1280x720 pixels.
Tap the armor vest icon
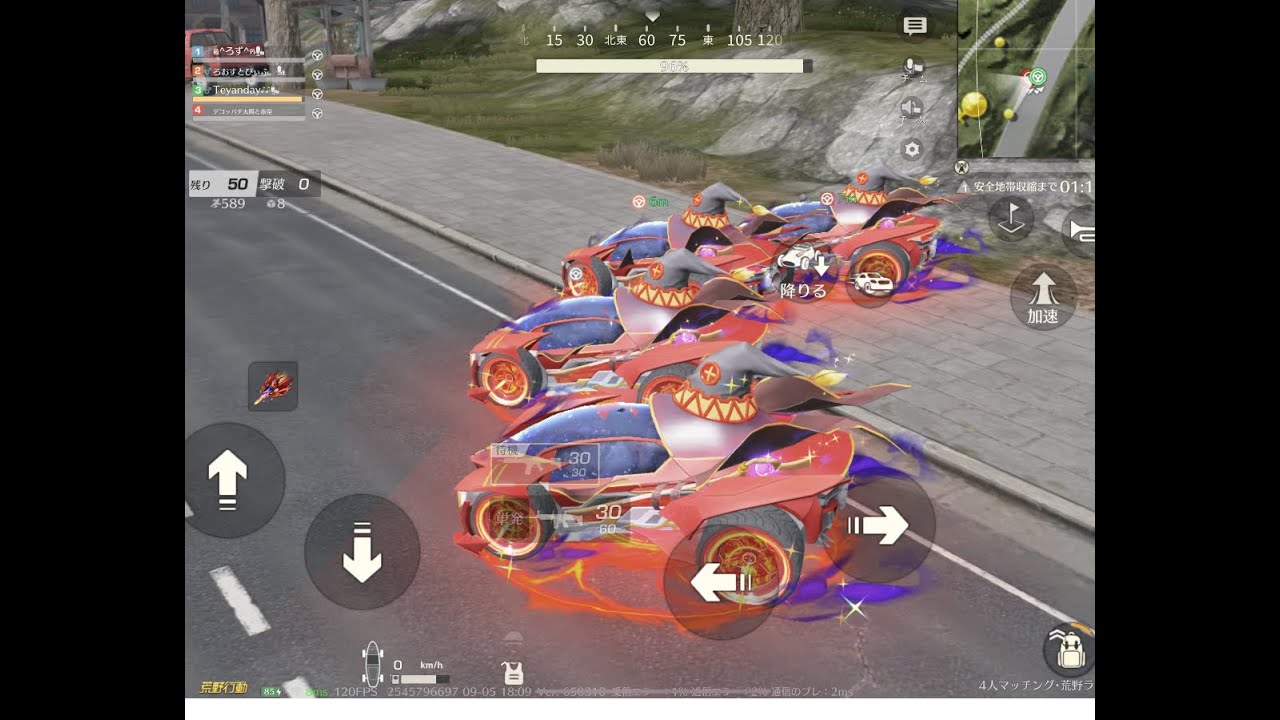tap(513, 672)
